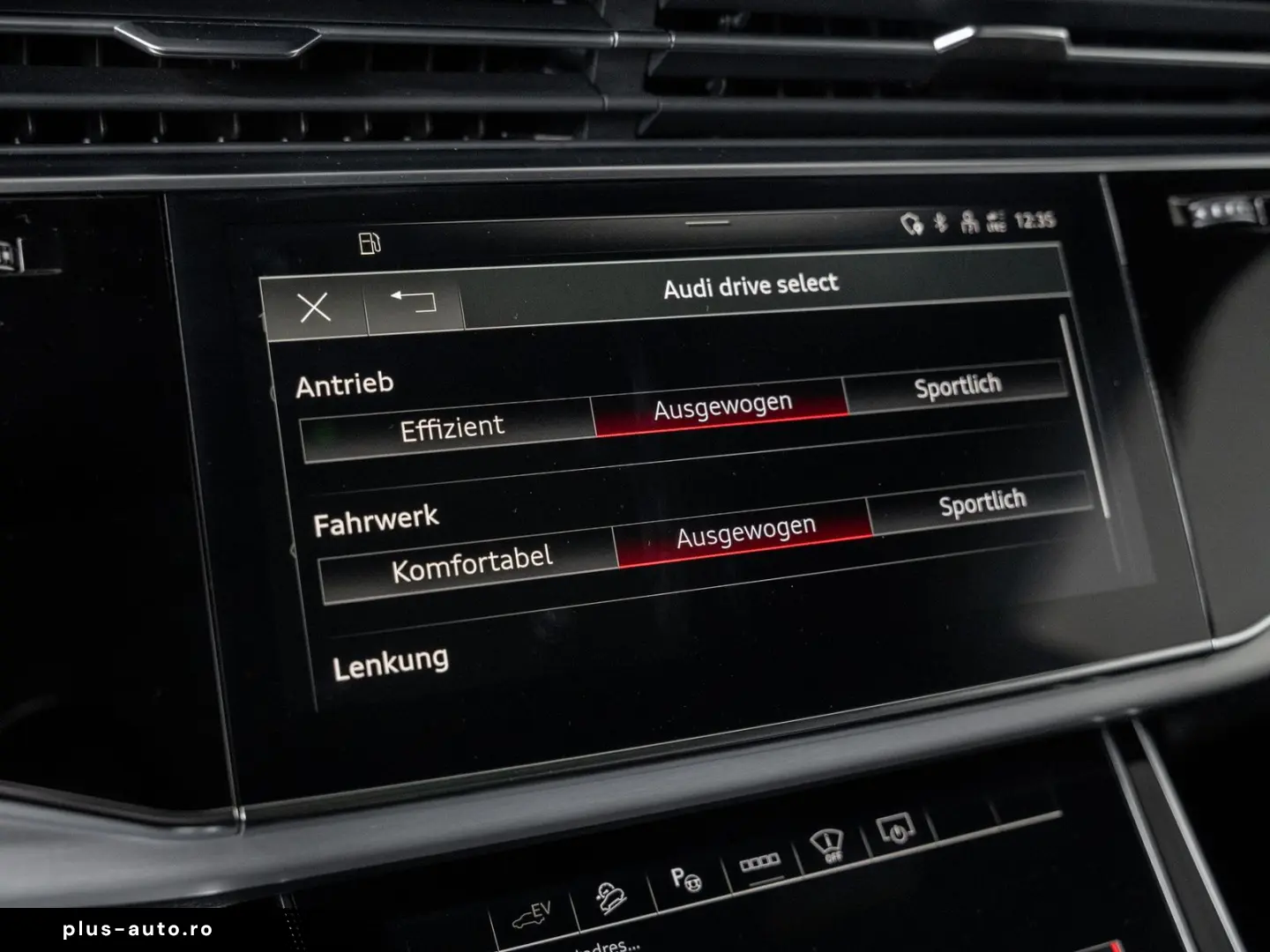Viewport: 1270px width, 952px height.
Task: Open the Bluetooth status icon
Action: pyautogui.click(x=938, y=223)
